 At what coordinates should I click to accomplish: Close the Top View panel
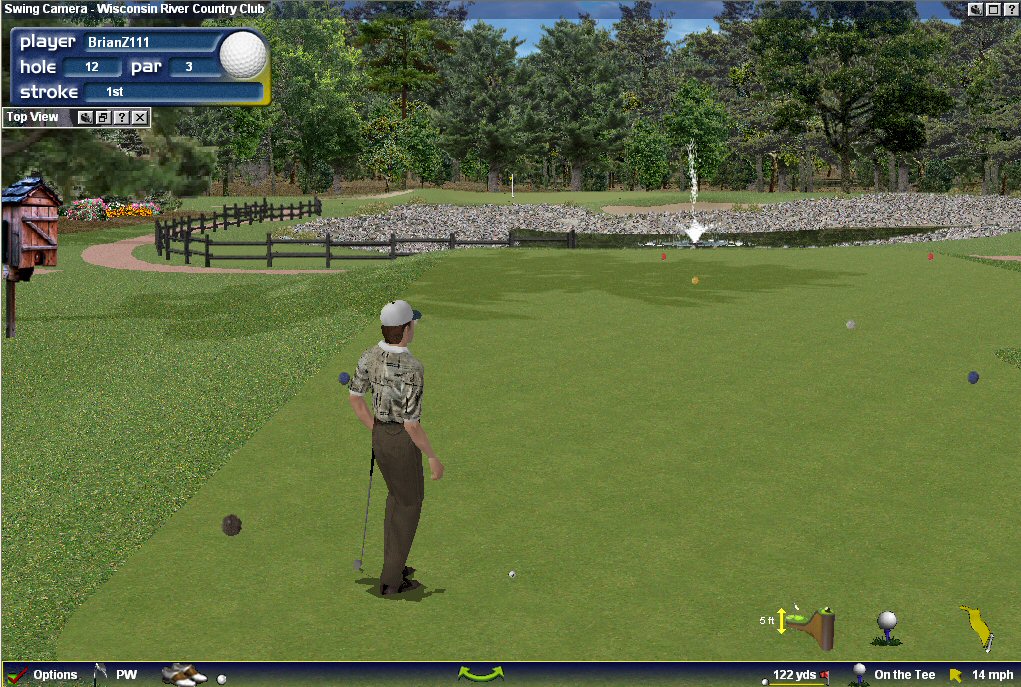(140, 117)
